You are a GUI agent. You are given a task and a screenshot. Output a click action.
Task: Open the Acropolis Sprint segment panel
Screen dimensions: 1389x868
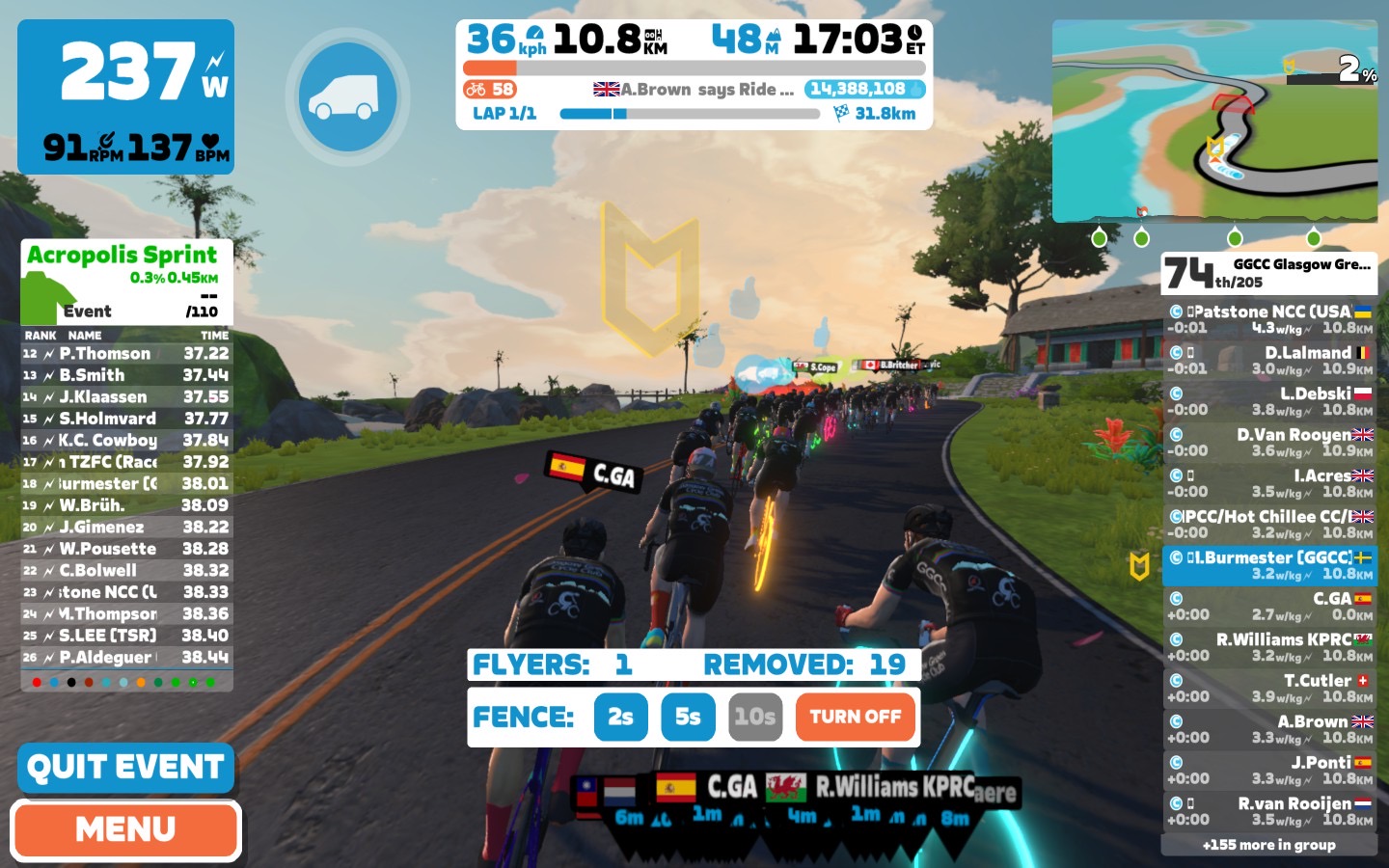(126, 282)
